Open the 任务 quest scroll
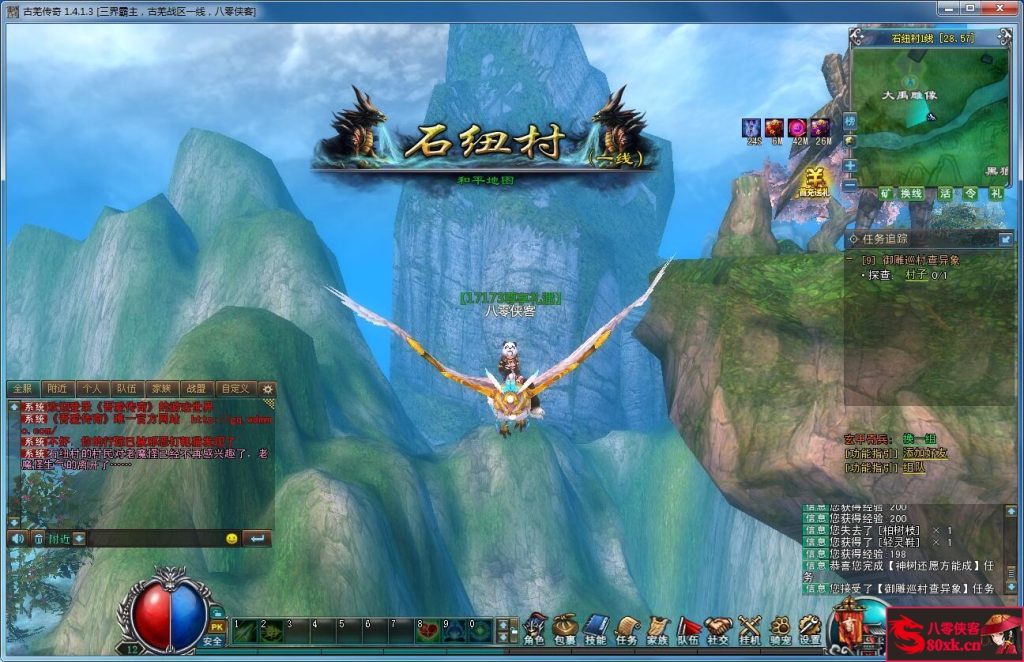 (x=626, y=628)
